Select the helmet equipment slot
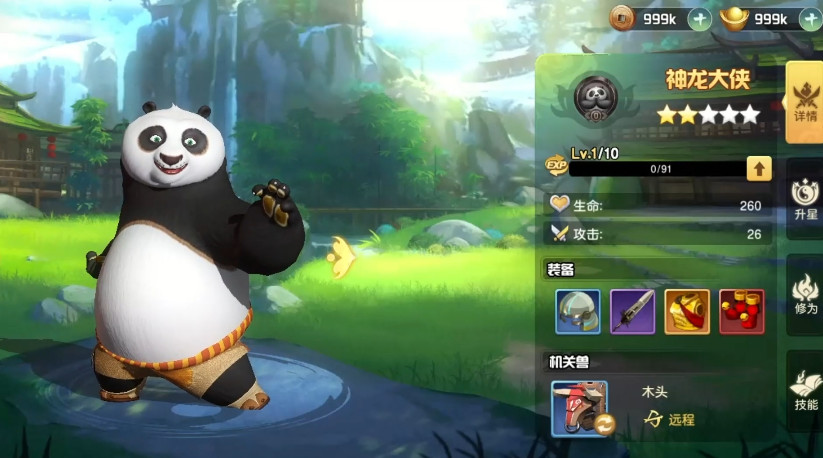The image size is (823, 458). pos(578,312)
